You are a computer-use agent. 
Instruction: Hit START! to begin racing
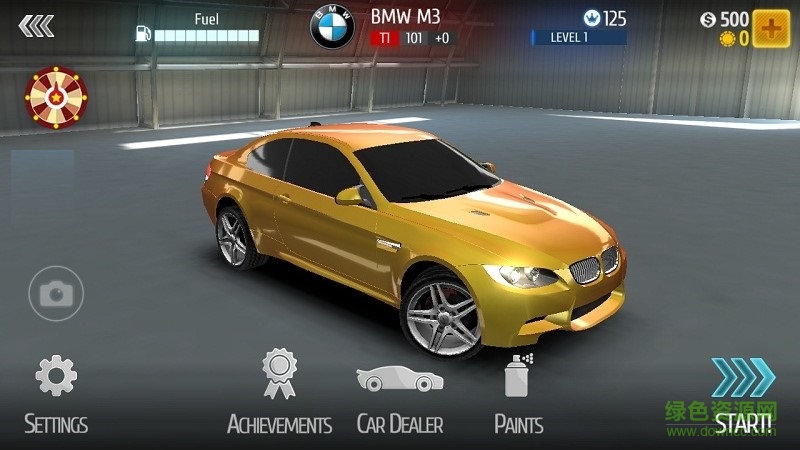click(744, 395)
